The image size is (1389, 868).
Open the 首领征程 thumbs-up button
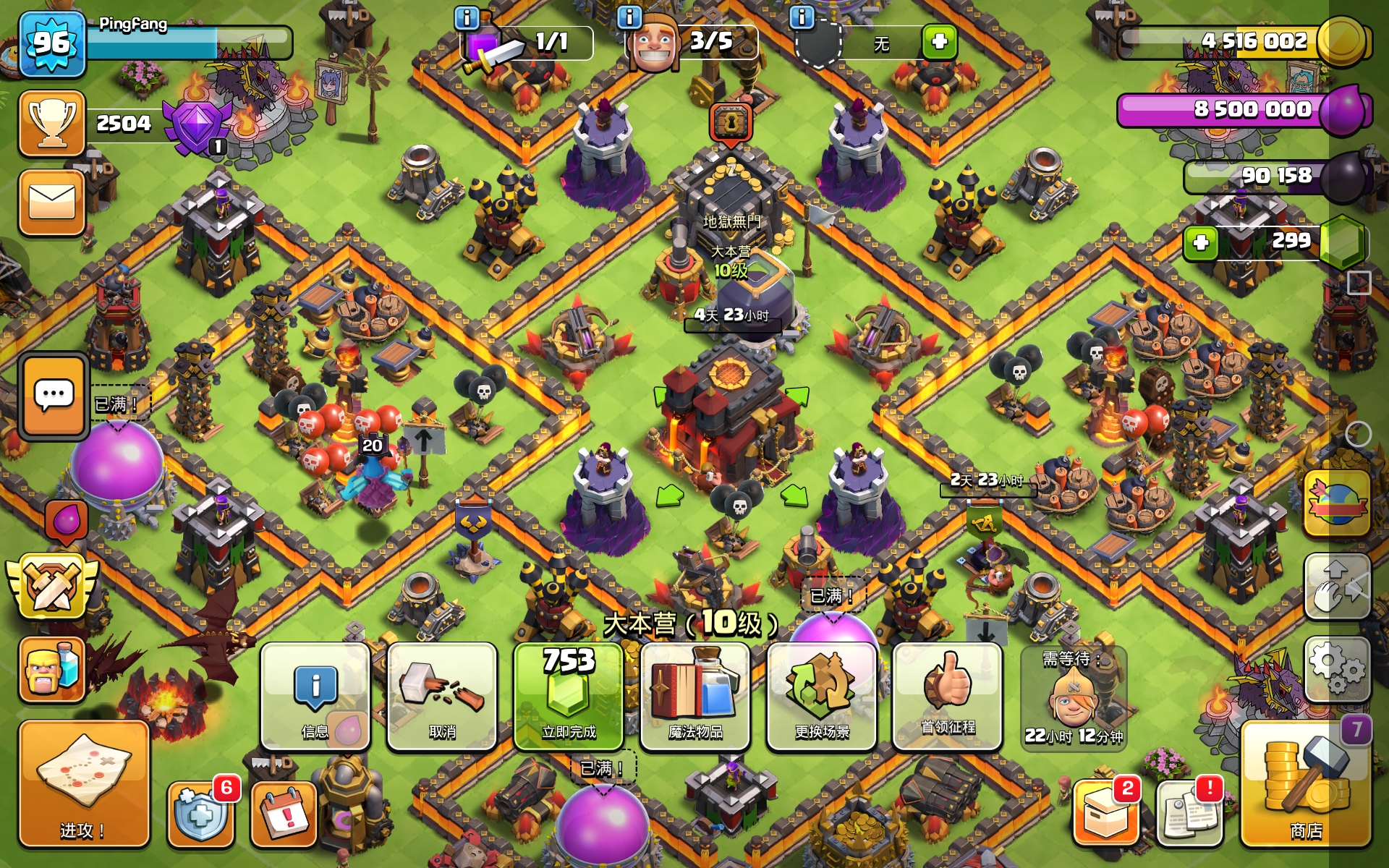tap(948, 696)
